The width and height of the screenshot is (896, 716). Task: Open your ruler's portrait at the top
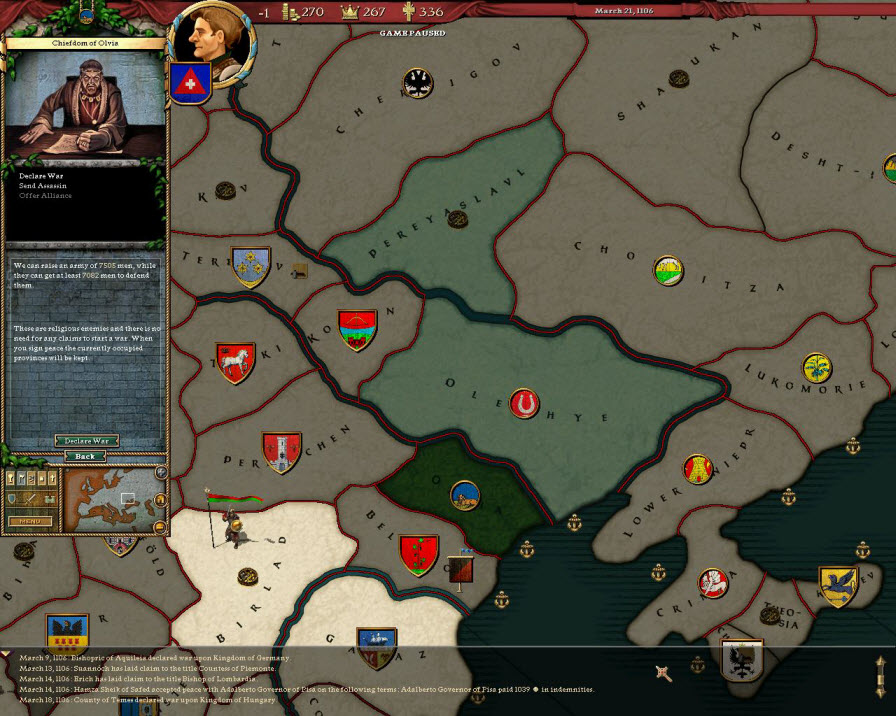coord(213,45)
